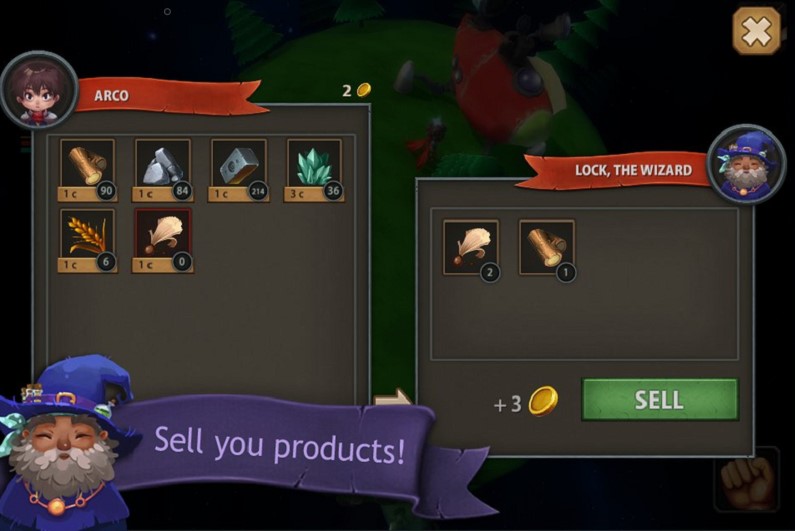The width and height of the screenshot is (795, 531).
Task: Close the trade window
Action: tap(757, 32)
